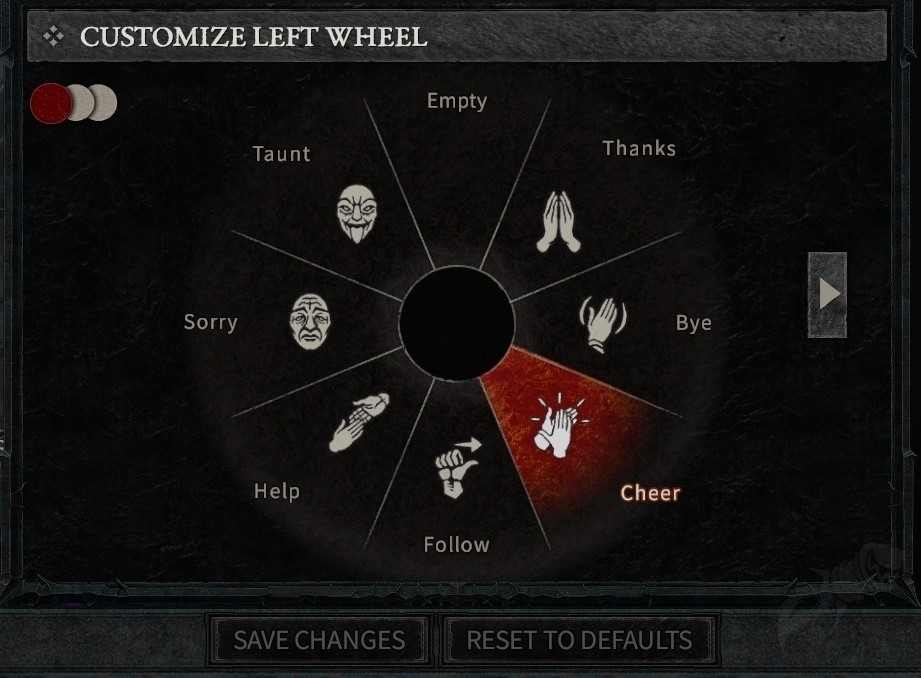The height and width of the screenshot is (678, 921).
Task: Go to the next wheel page arrow
Action: tap(828, 294)
